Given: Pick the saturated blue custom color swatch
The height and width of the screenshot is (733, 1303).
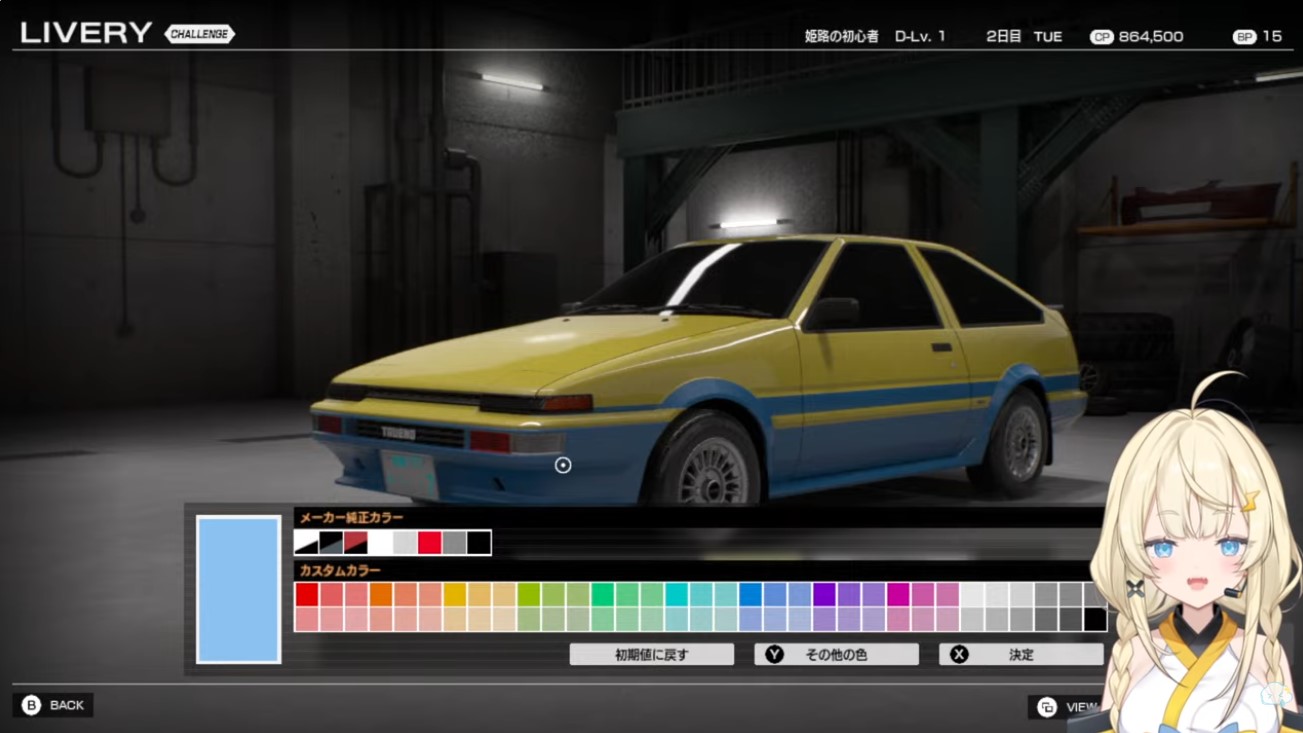Looking at the screenshot, I should pos(751,595).
